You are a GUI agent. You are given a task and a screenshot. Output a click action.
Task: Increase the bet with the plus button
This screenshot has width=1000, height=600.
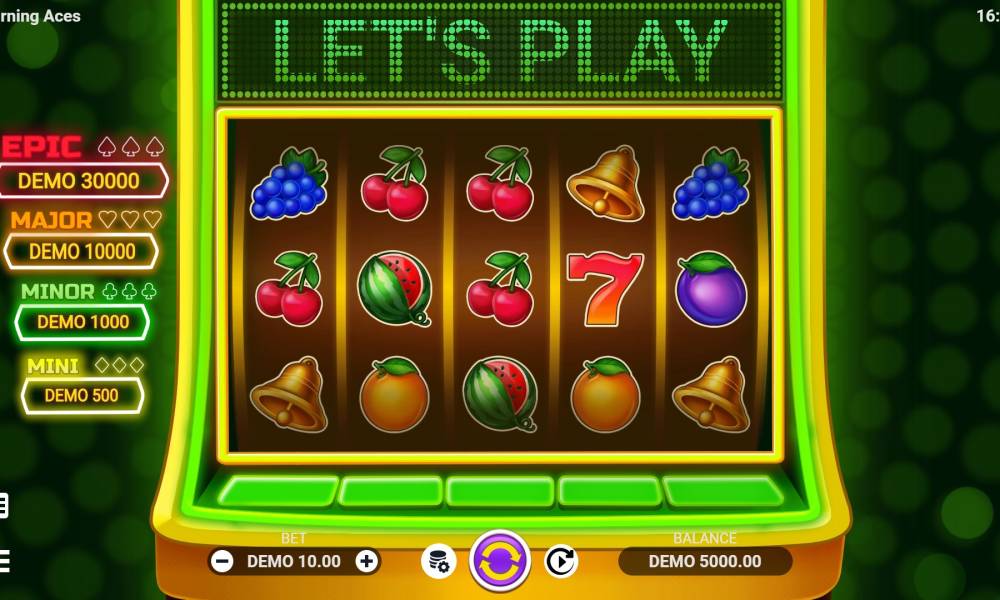click(x=367, y=561)
